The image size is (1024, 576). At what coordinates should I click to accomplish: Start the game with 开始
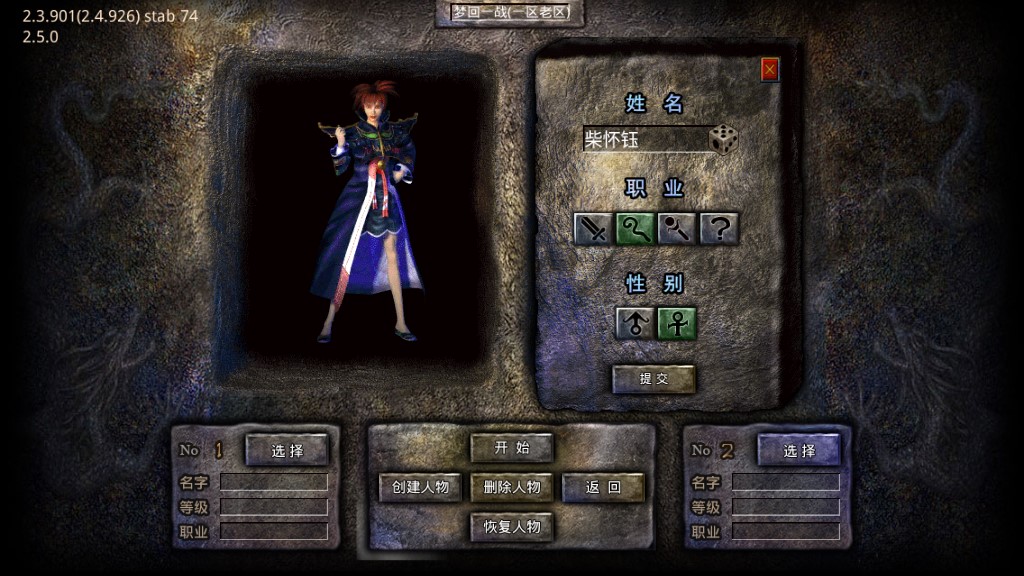[512, 447]
